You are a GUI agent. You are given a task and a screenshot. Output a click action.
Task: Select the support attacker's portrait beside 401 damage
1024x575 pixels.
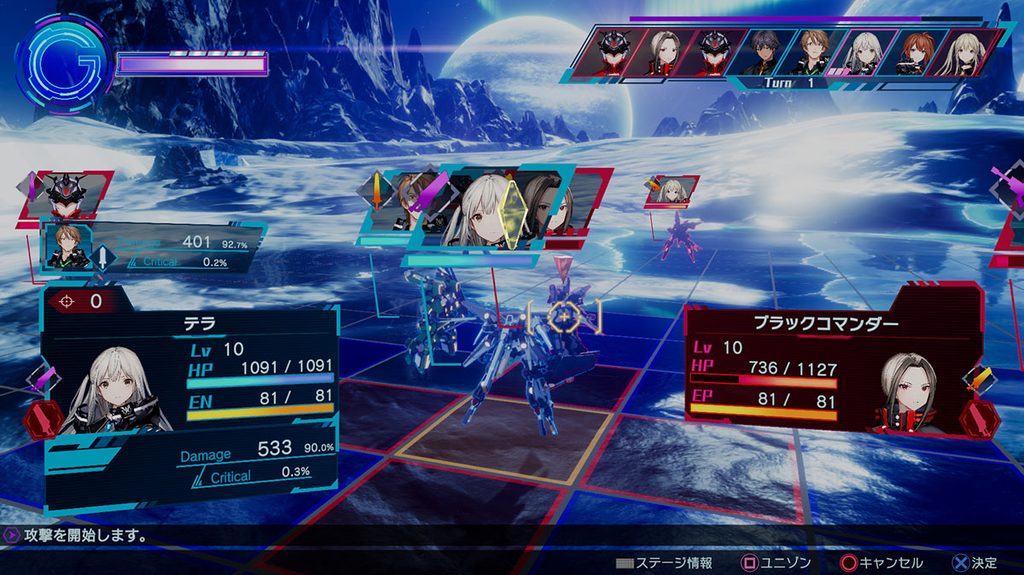65,246
